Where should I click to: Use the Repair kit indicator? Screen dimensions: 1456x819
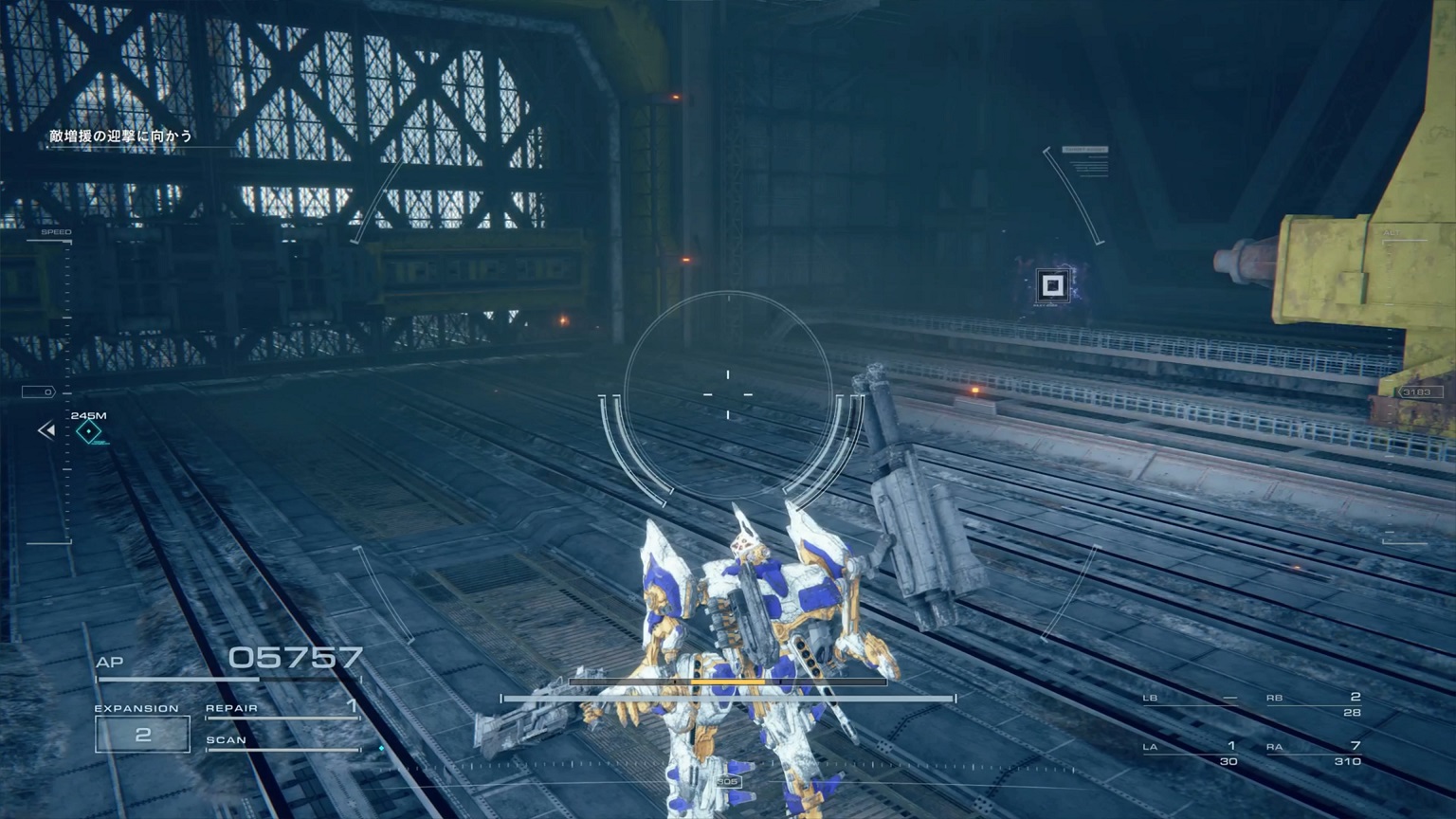tap(282, 709)
